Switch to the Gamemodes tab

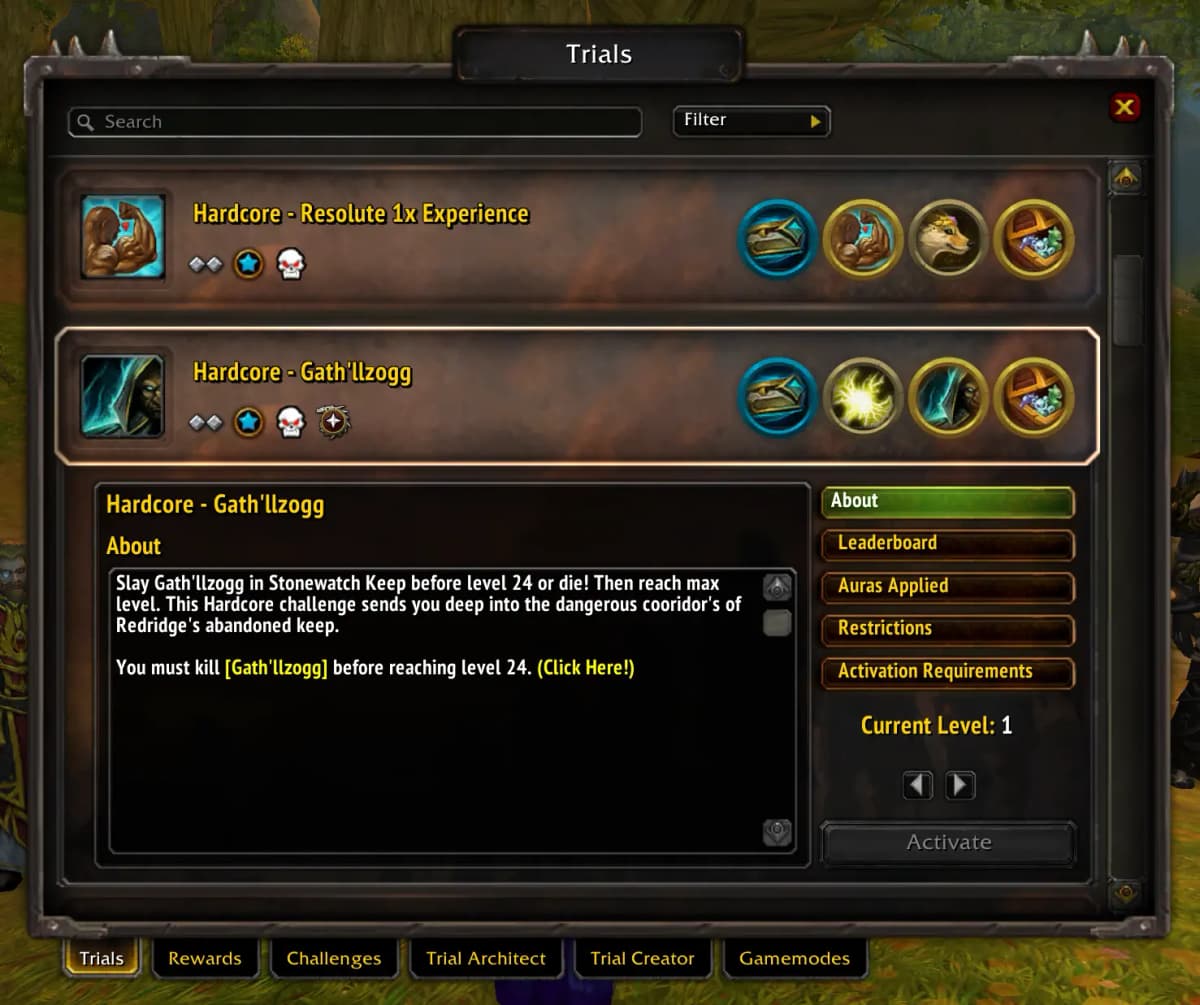(794, 959)
